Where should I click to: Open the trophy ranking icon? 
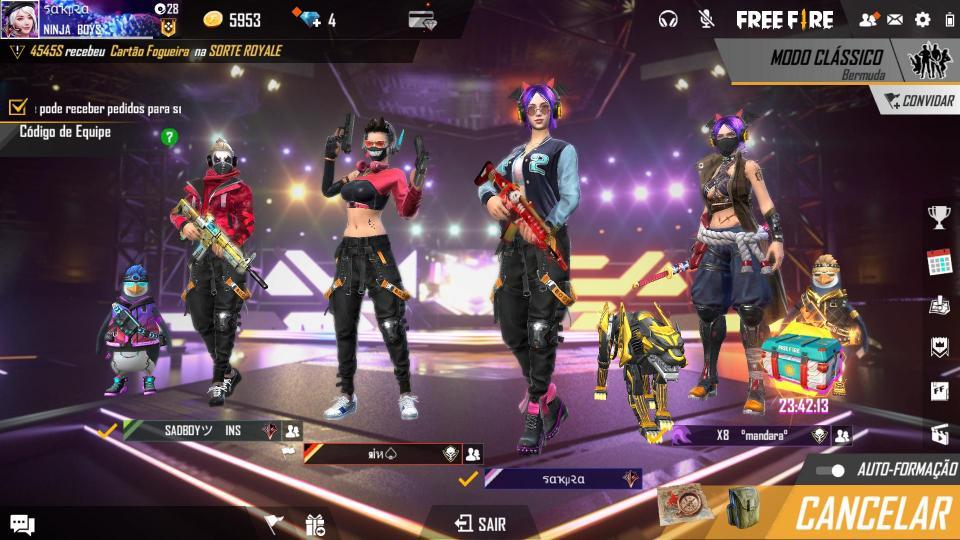pos(938,216)
